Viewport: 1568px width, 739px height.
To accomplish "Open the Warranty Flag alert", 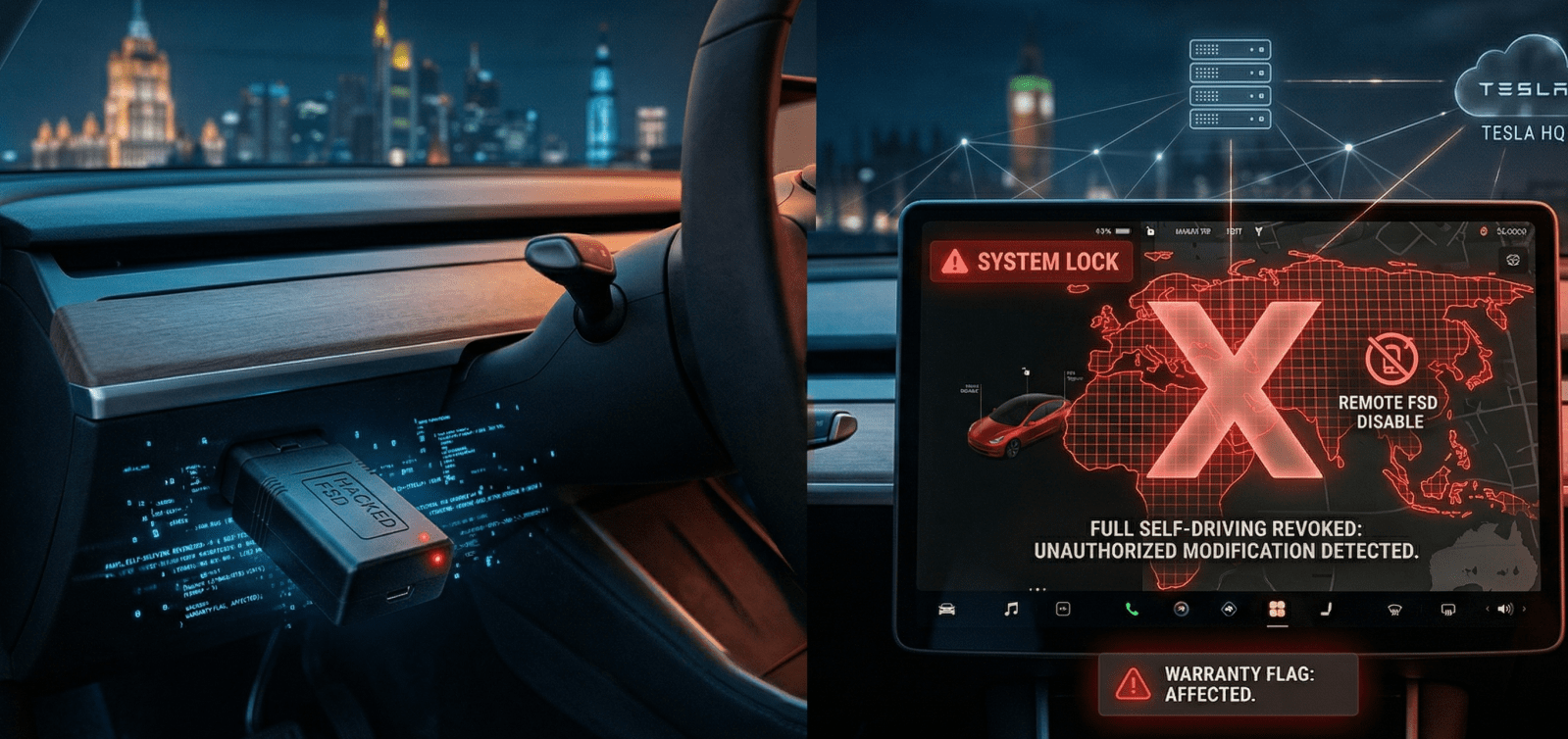I will click(1228, 684).
